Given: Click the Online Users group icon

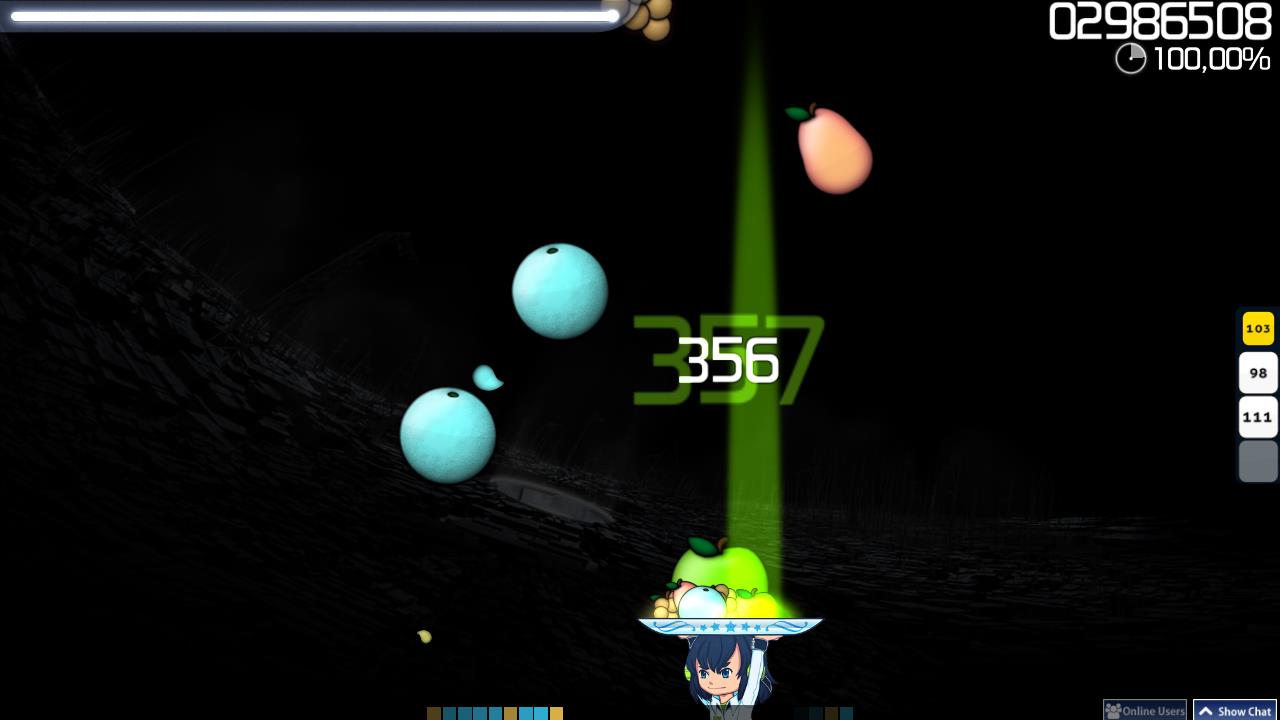Looking at the screenshot, I should 1113,710.
